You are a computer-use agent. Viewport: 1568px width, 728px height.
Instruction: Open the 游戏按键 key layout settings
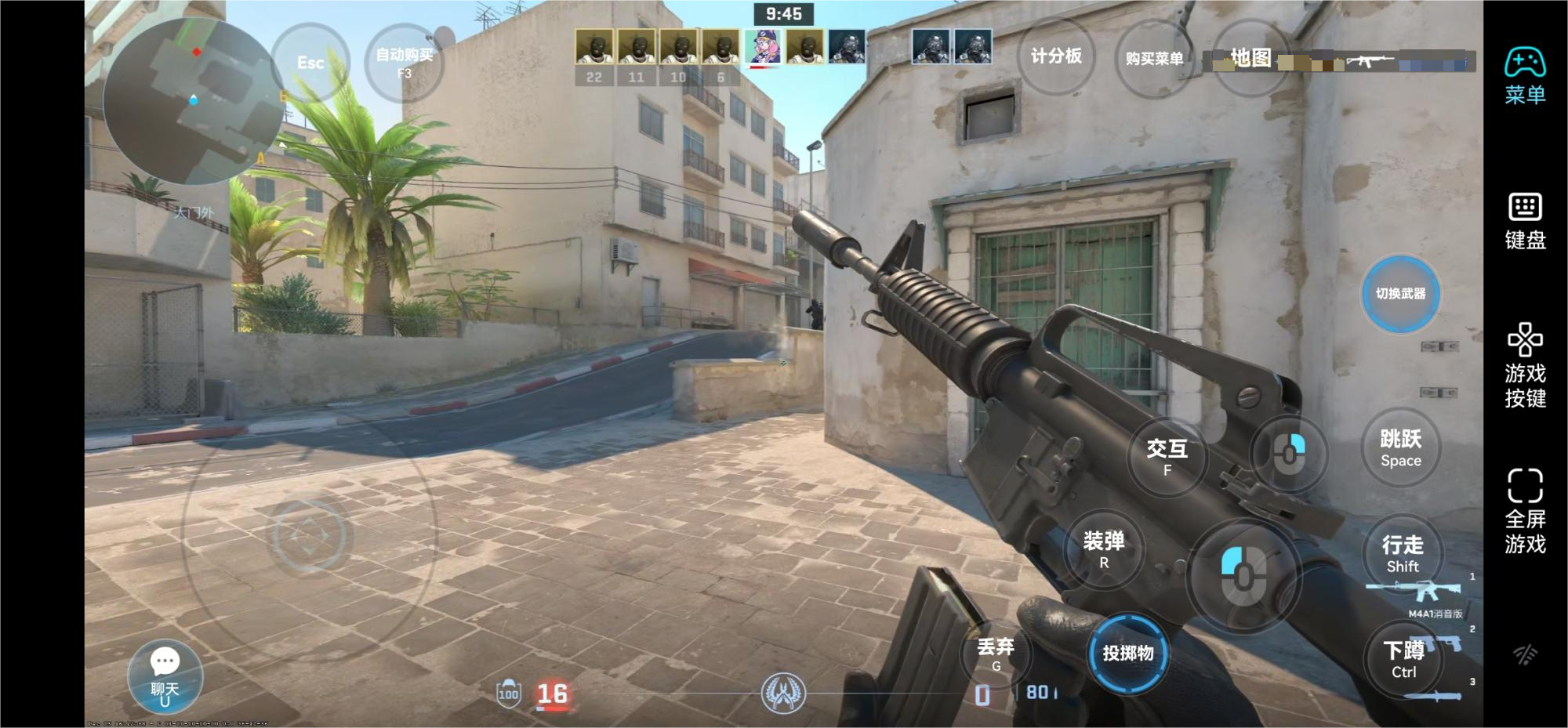point(1525,365)
